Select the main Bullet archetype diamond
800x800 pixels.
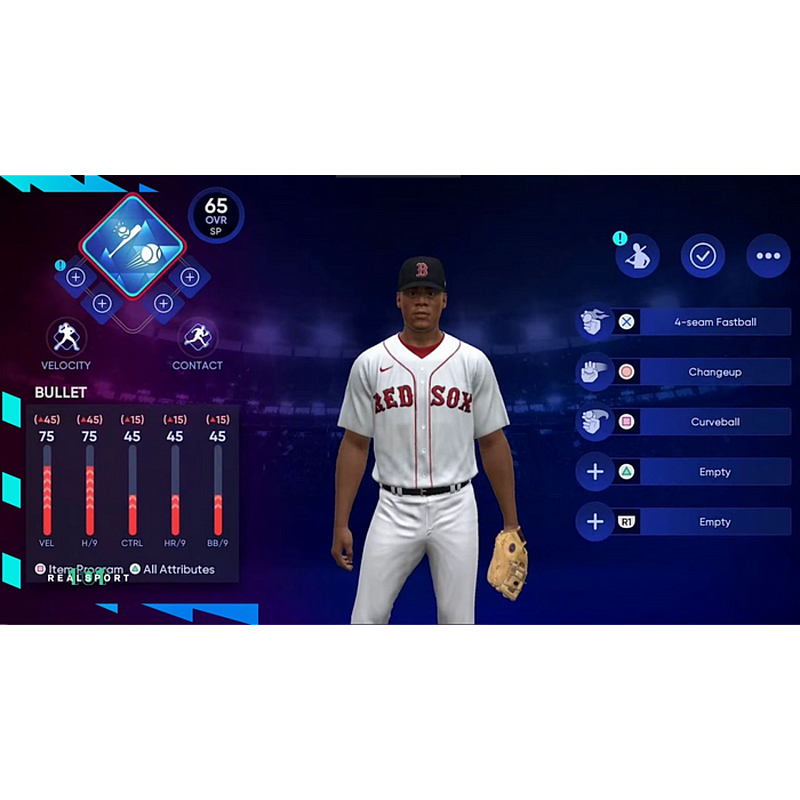pyautogui.click(x=133, y=243)
